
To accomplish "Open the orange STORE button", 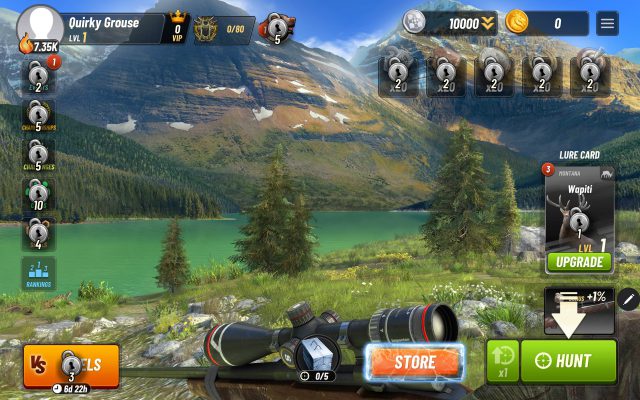I will [x=414, y=361].
